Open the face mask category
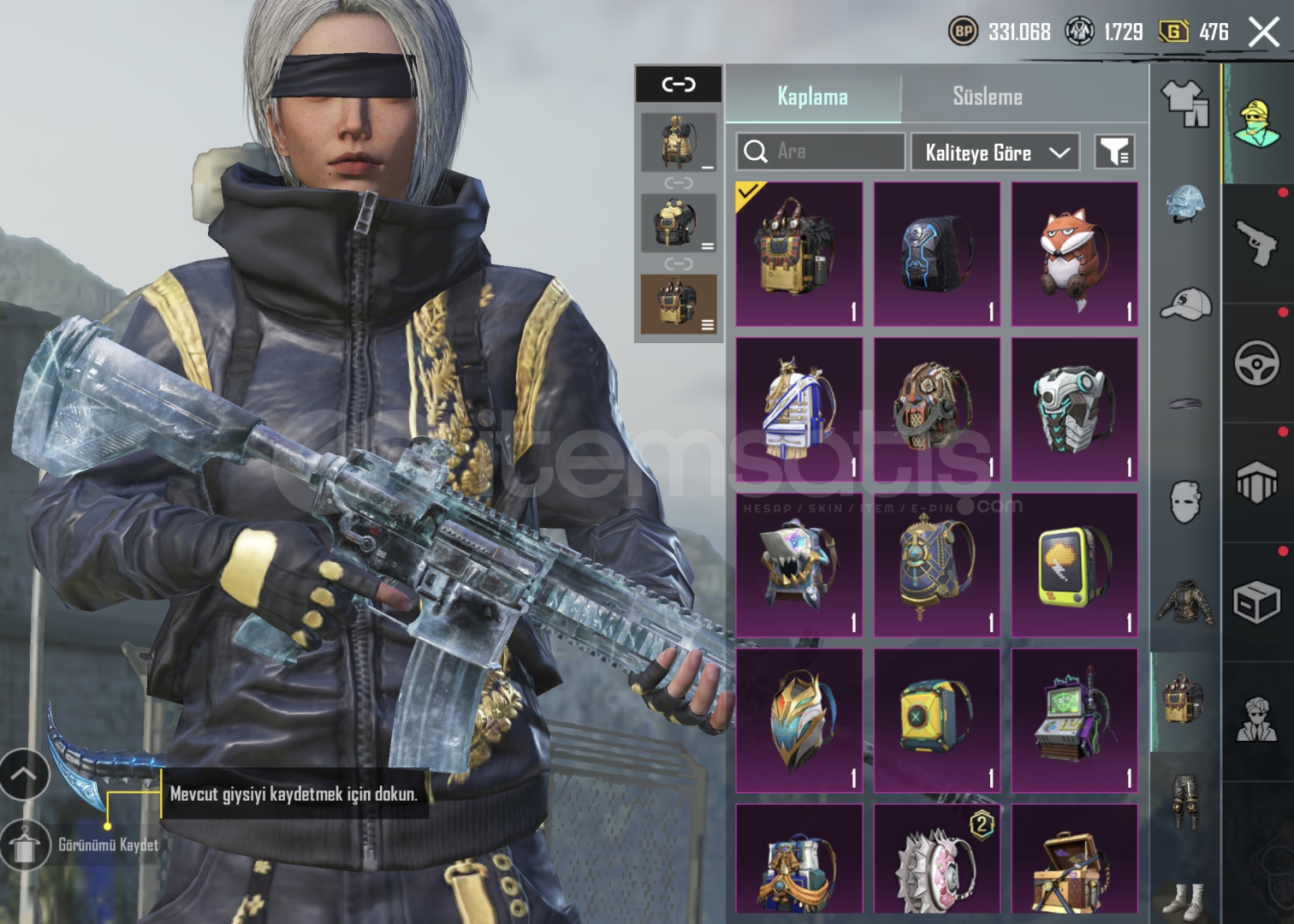Image resolution: width=1294 pixels, height=924 pixels. pyautogui.click(x=1184, y=501)
